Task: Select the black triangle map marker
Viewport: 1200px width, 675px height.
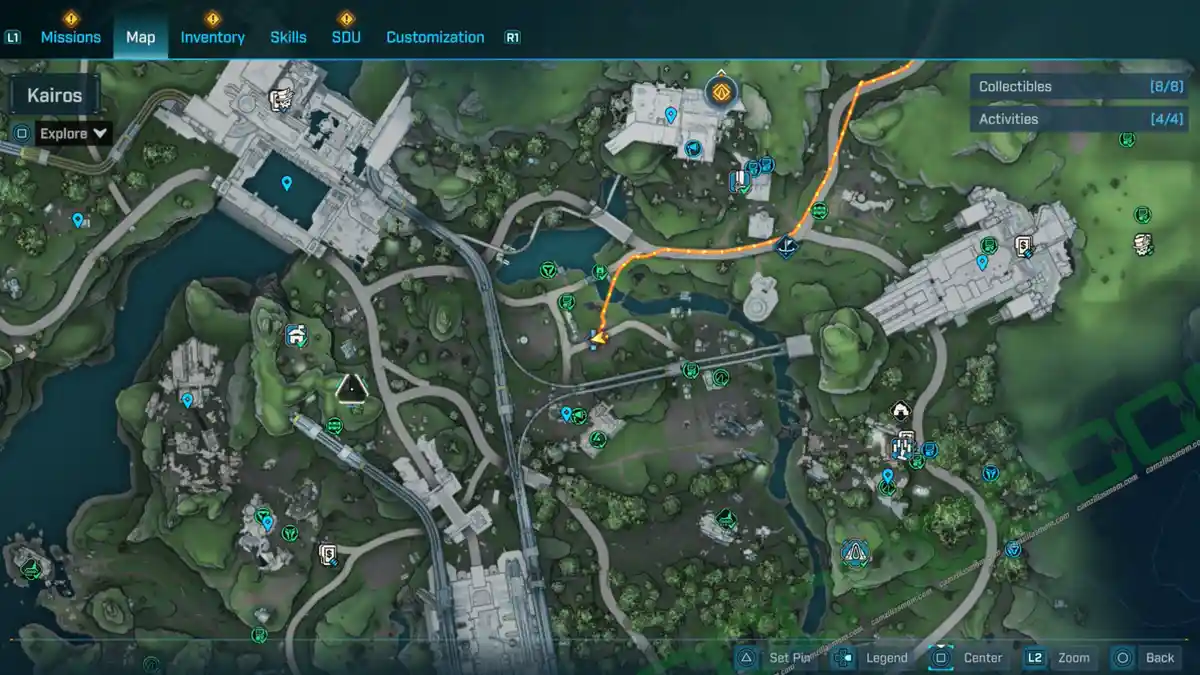Action: tap(351, 388)
